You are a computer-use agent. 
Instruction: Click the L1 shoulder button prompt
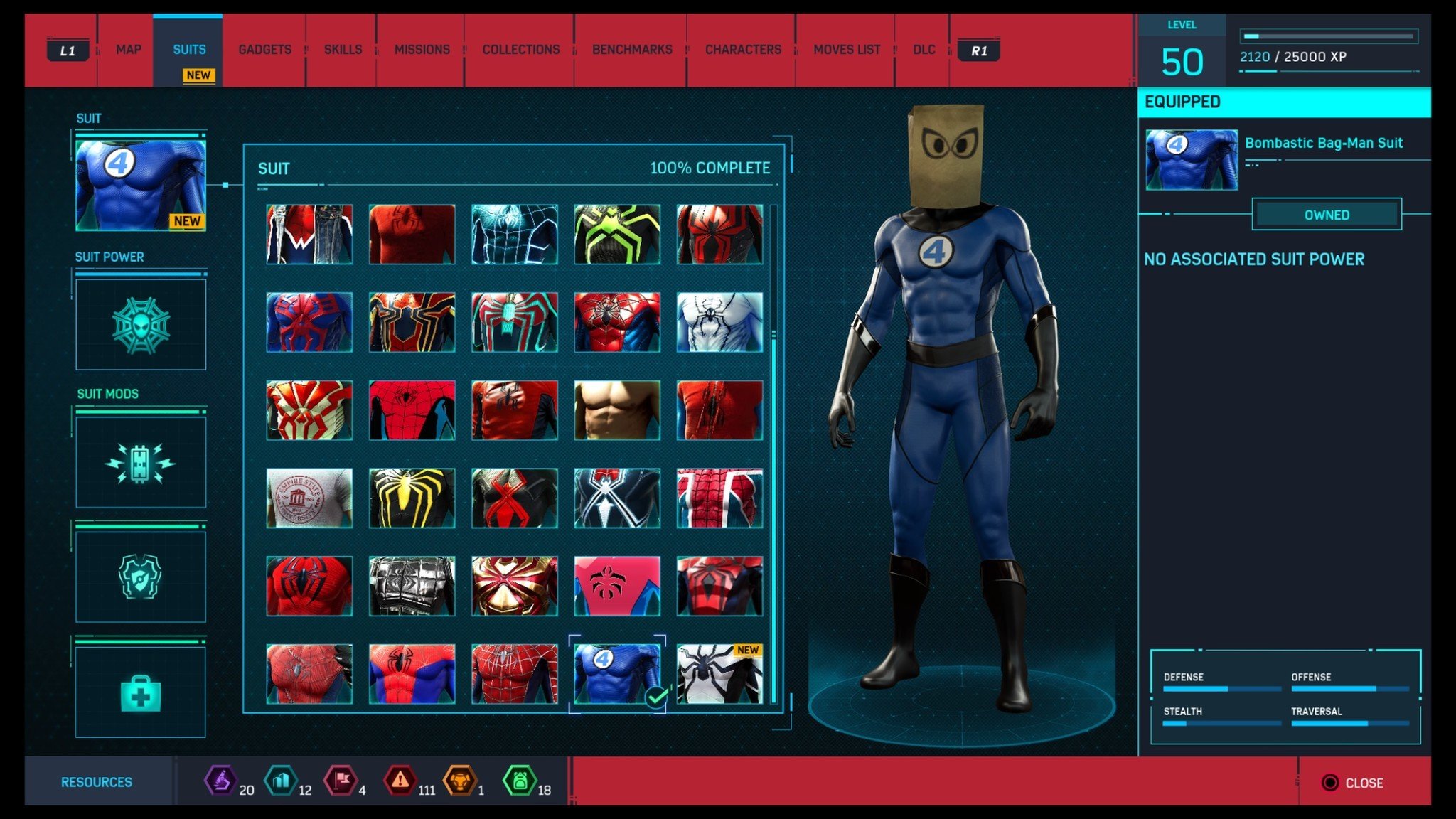coord(68,50)
